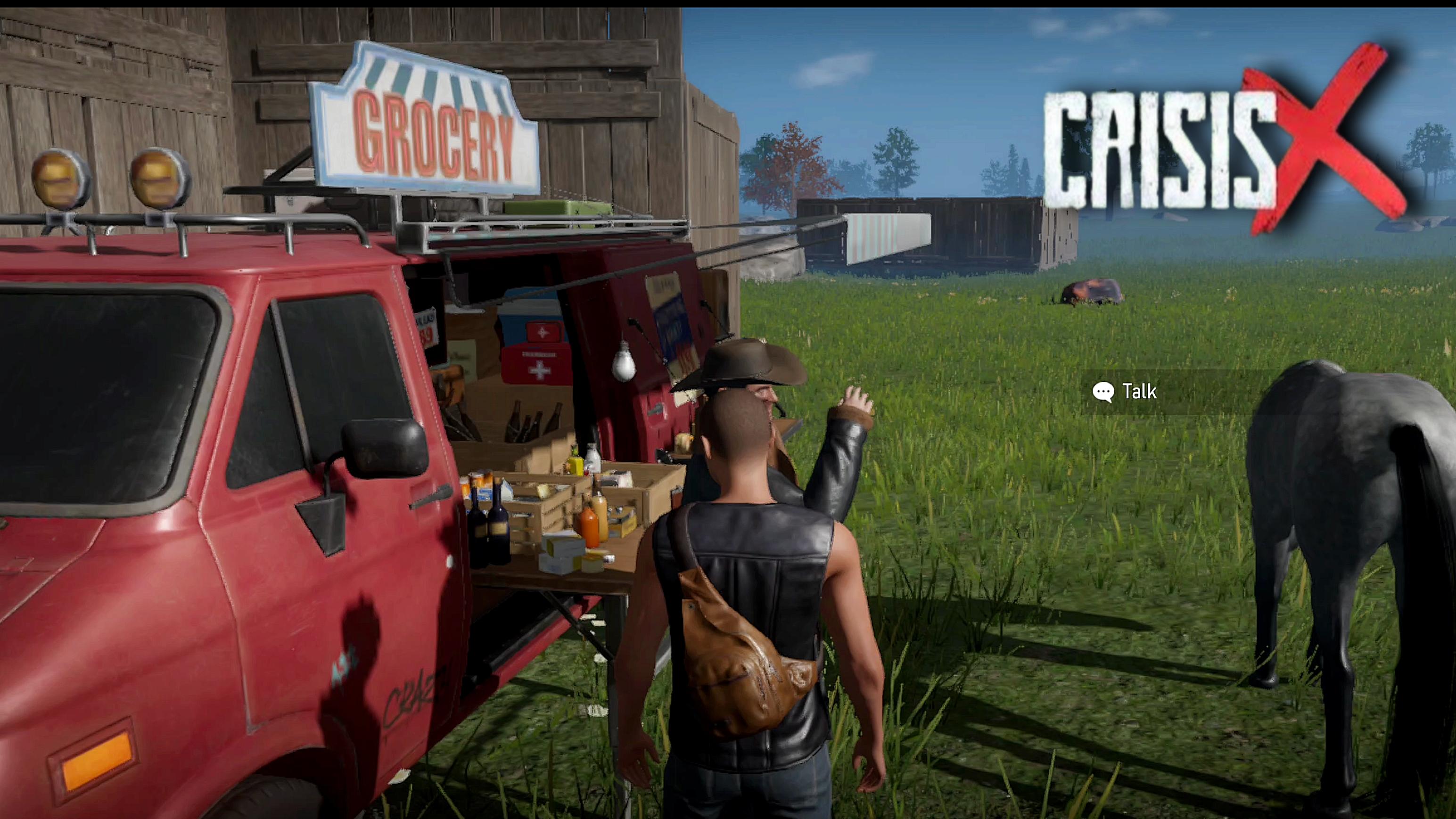This screenshot has width=1456, height=819.
Task: Click the Talk speech bubble icon
Action: click(1104, 391)
